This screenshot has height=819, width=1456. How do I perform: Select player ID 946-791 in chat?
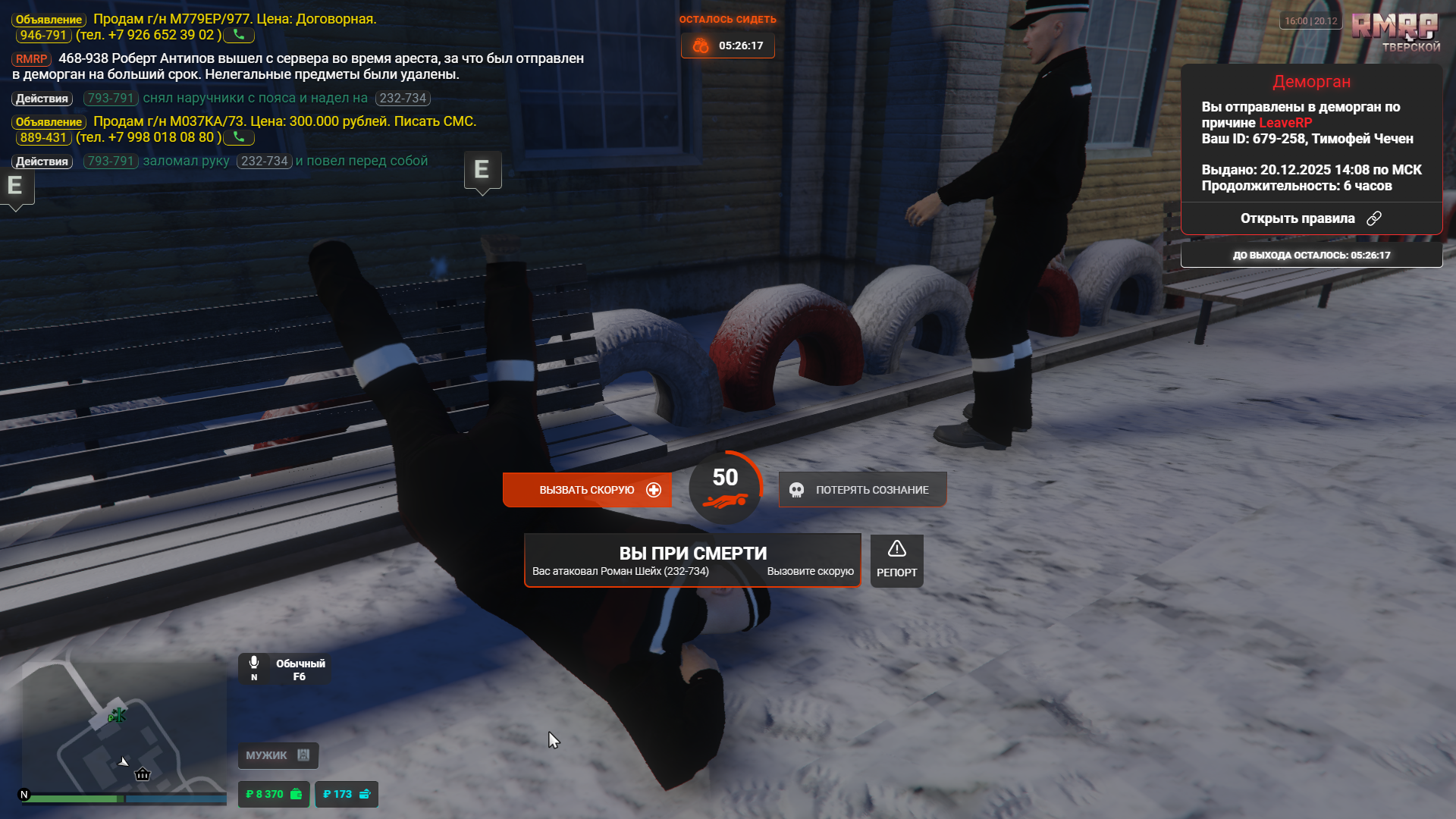43,35
